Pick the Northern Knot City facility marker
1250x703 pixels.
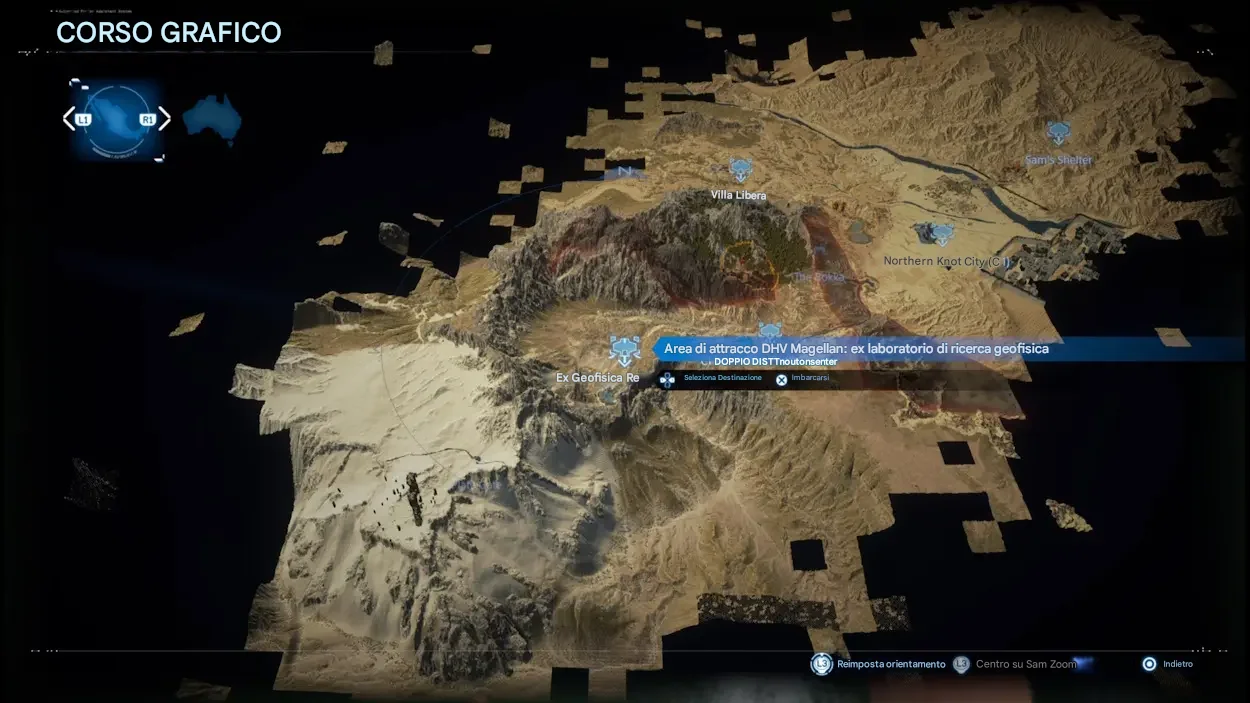939,235
